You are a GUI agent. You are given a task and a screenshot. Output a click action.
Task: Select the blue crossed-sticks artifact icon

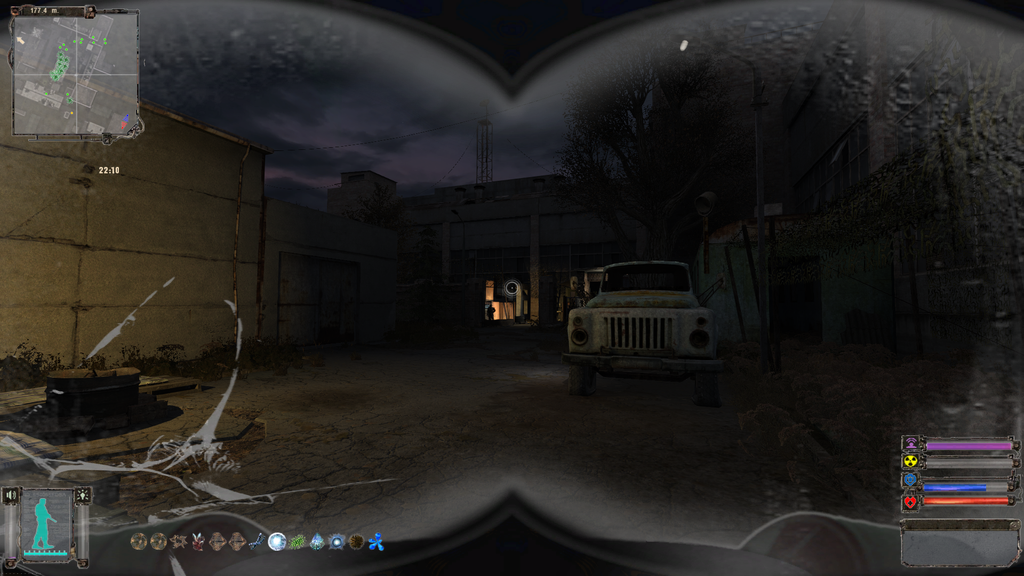coord(257,542)
